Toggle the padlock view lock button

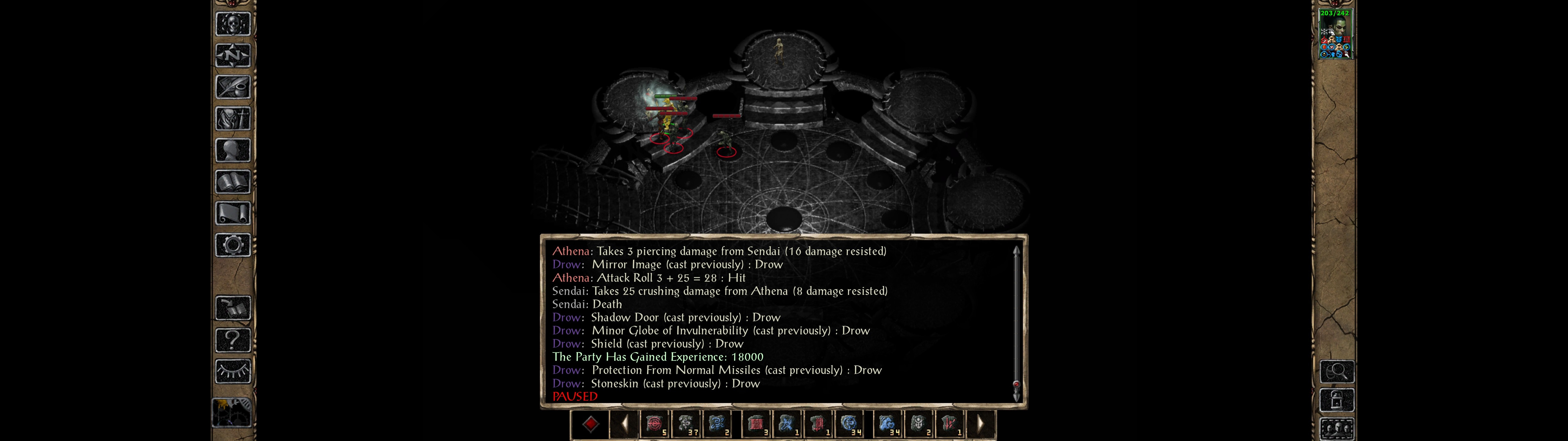(x=1337, y=400)
